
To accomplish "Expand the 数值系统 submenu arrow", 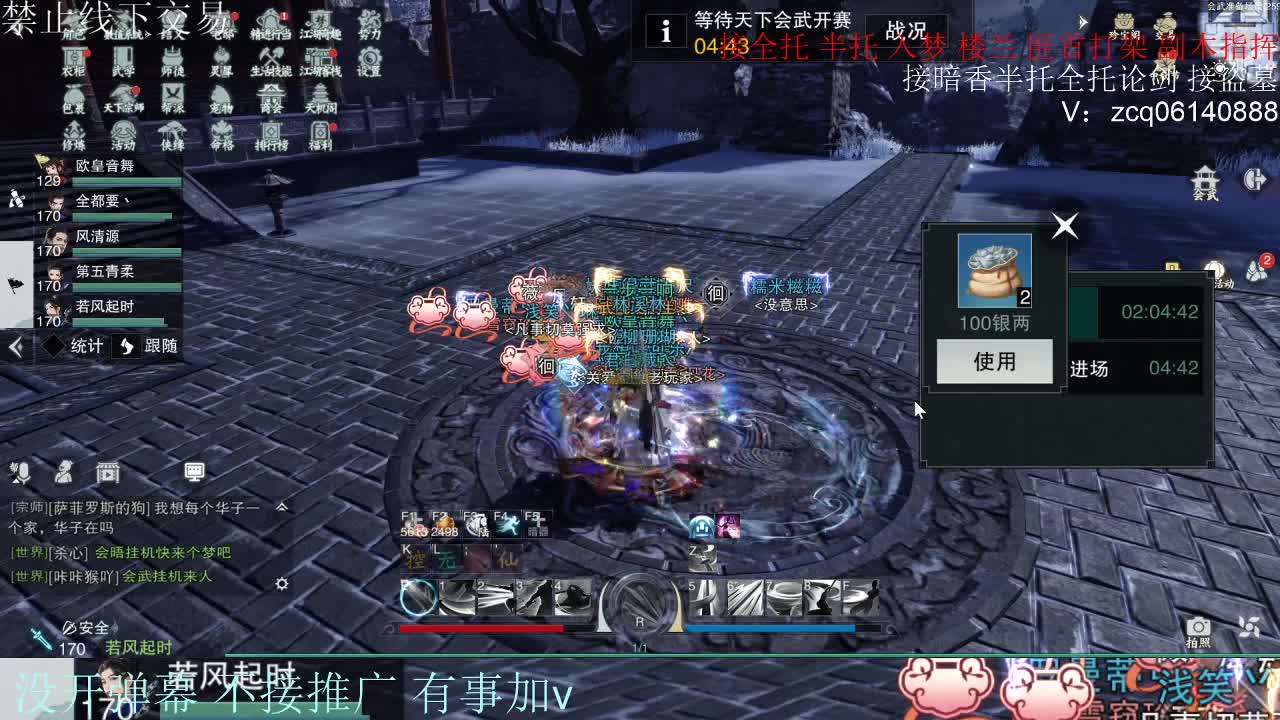I will 148,33.
